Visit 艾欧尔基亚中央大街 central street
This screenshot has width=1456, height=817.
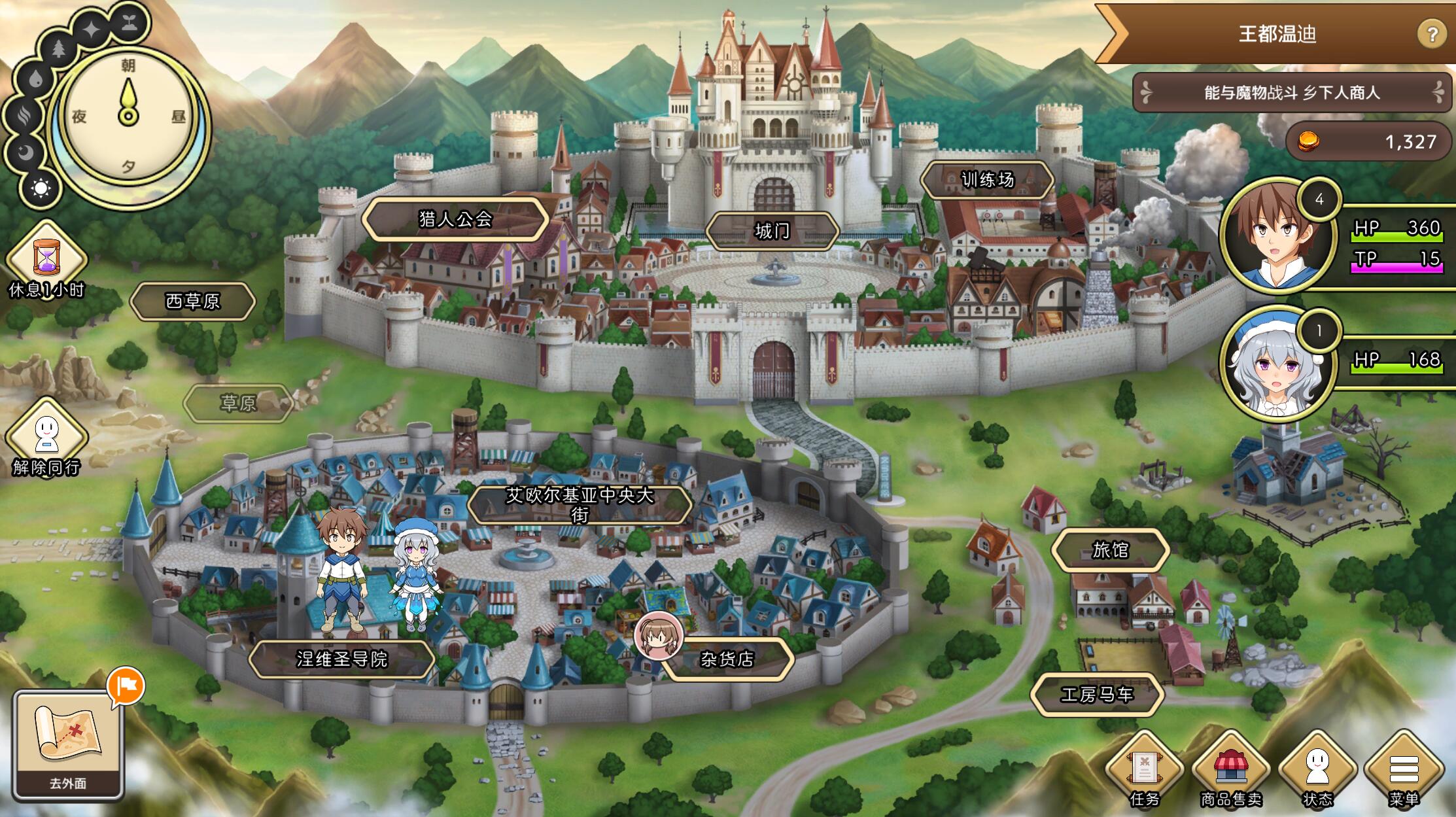coord(580,505)
